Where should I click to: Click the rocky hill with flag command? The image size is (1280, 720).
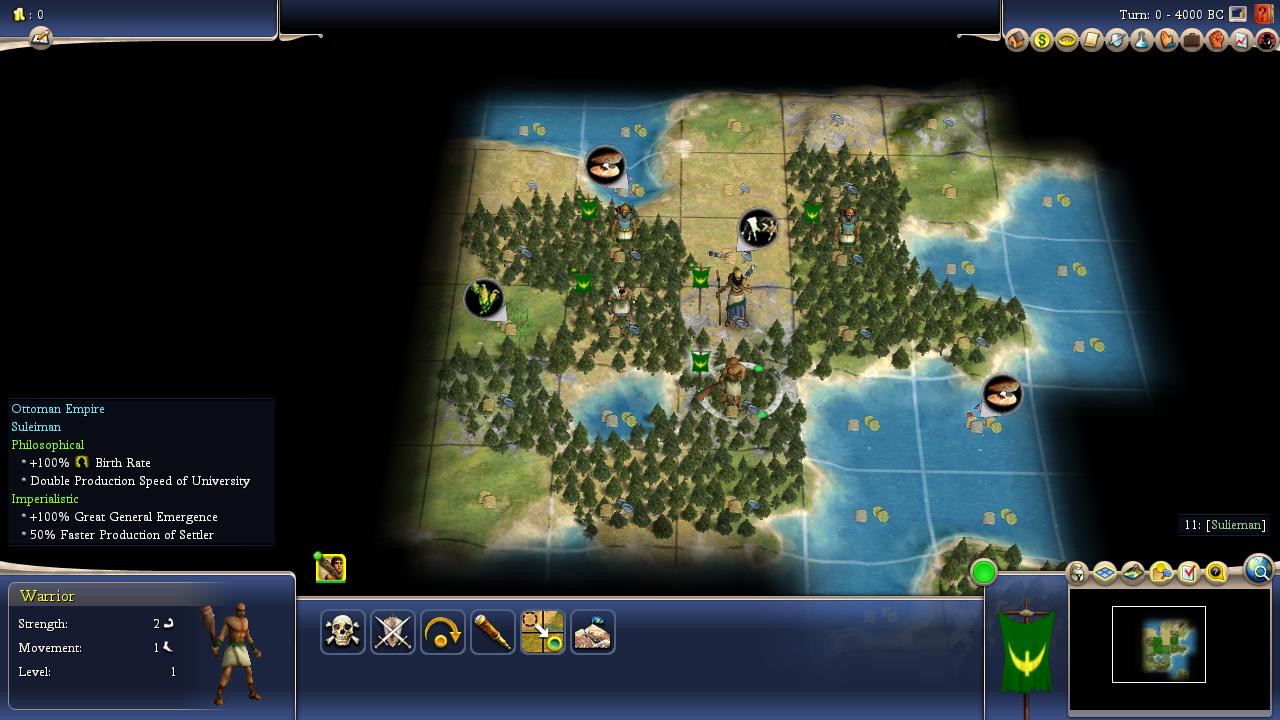[593, 632]
